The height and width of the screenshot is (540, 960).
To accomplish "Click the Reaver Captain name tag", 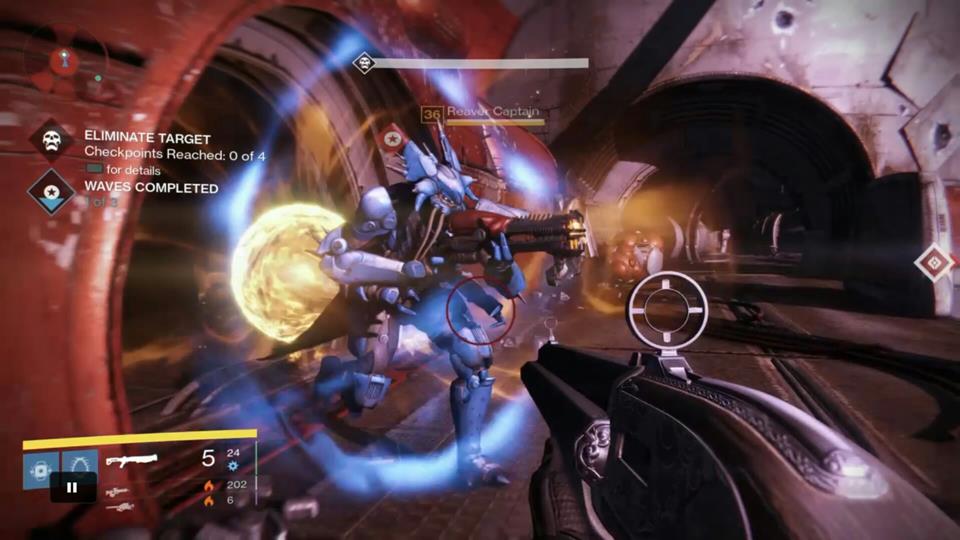I will click(492, 112).
